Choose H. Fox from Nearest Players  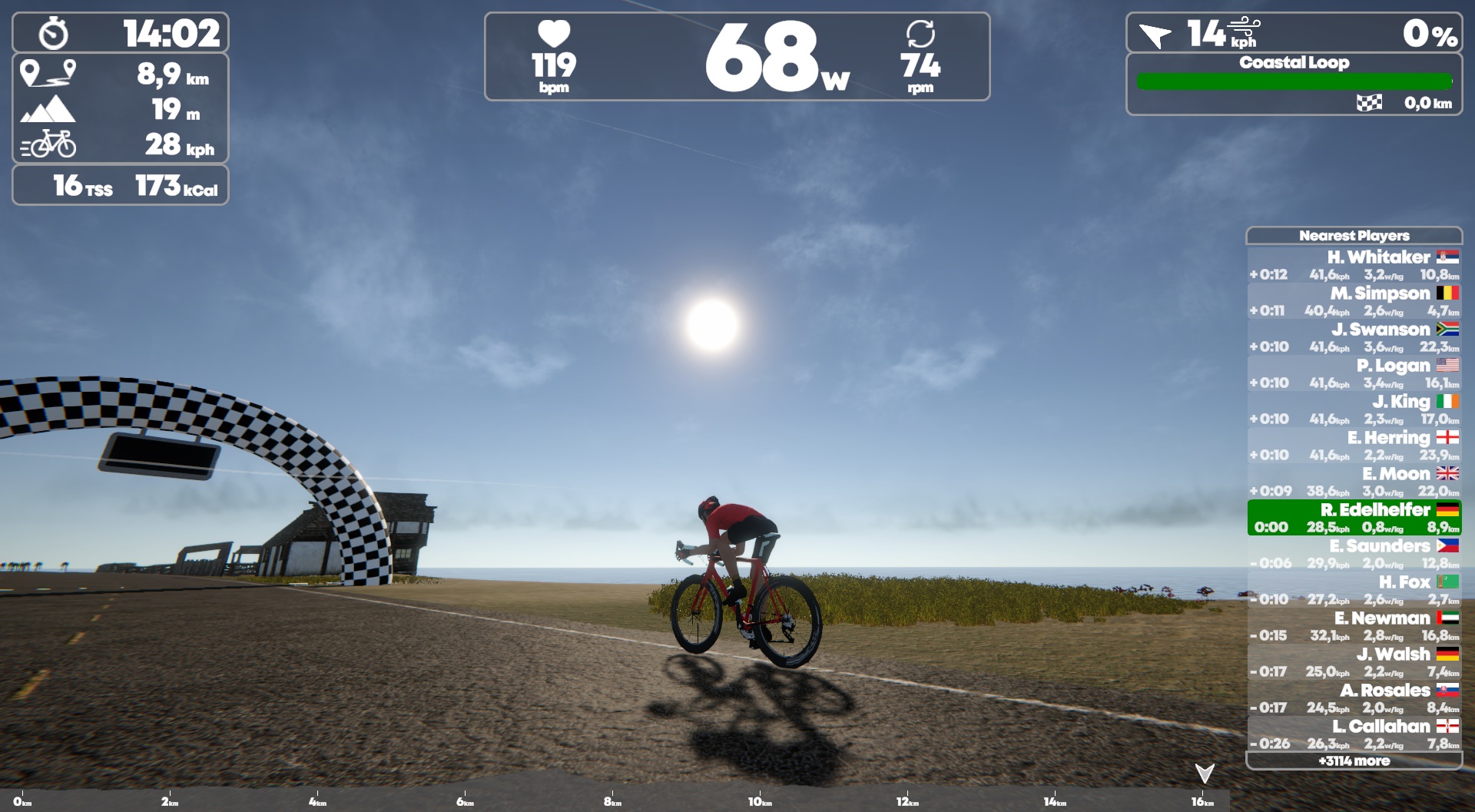tap(1354, 590)
